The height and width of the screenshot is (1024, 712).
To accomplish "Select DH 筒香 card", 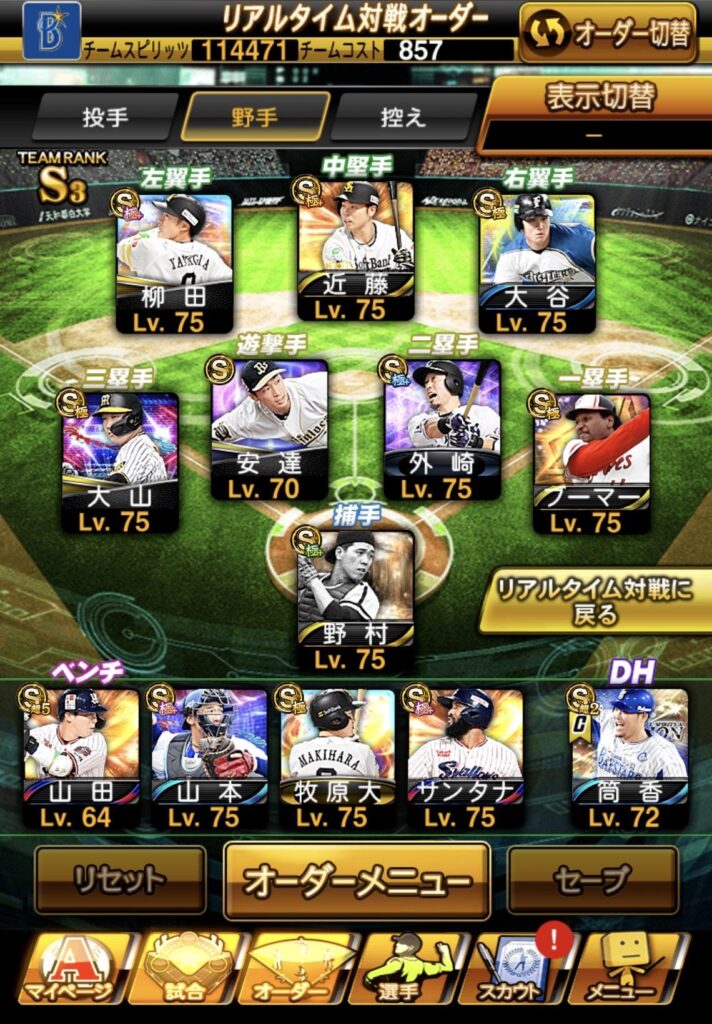I will [629, 758].
